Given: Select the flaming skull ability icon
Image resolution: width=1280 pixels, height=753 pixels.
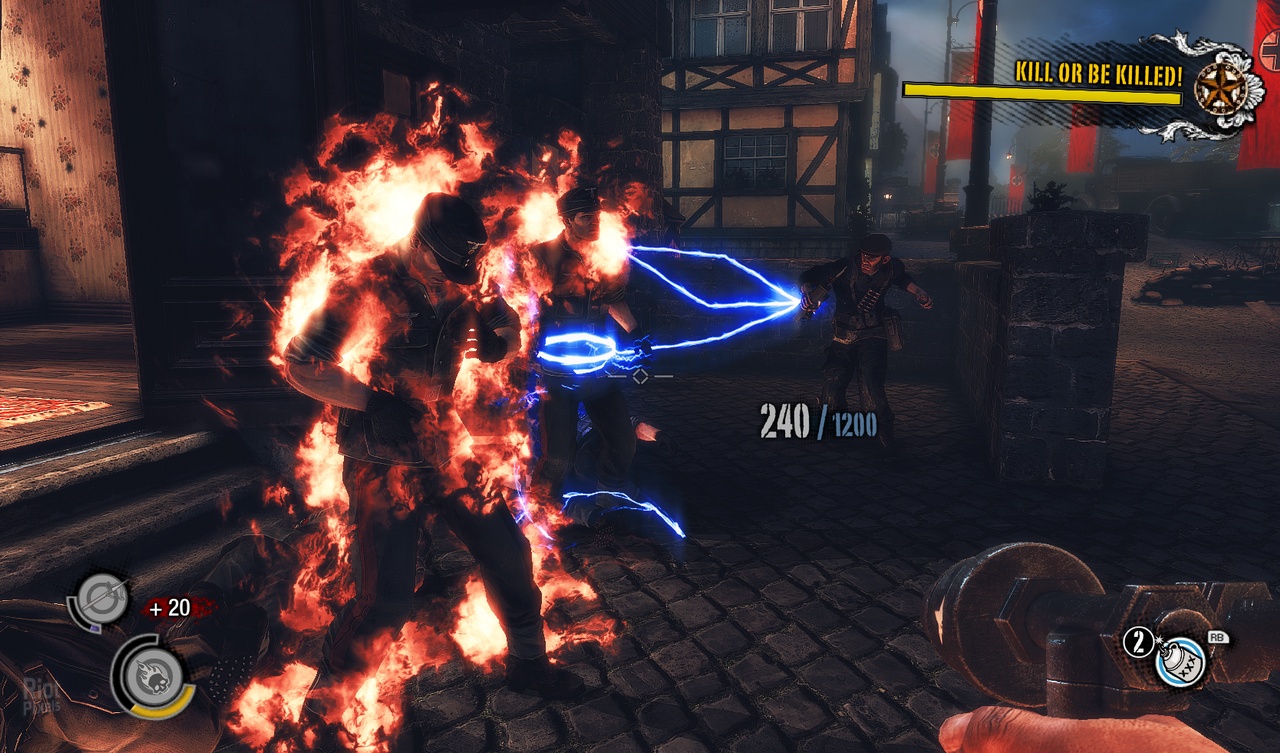Looking at the screenshot, I should pyautogui.click(x=157, y=674).
